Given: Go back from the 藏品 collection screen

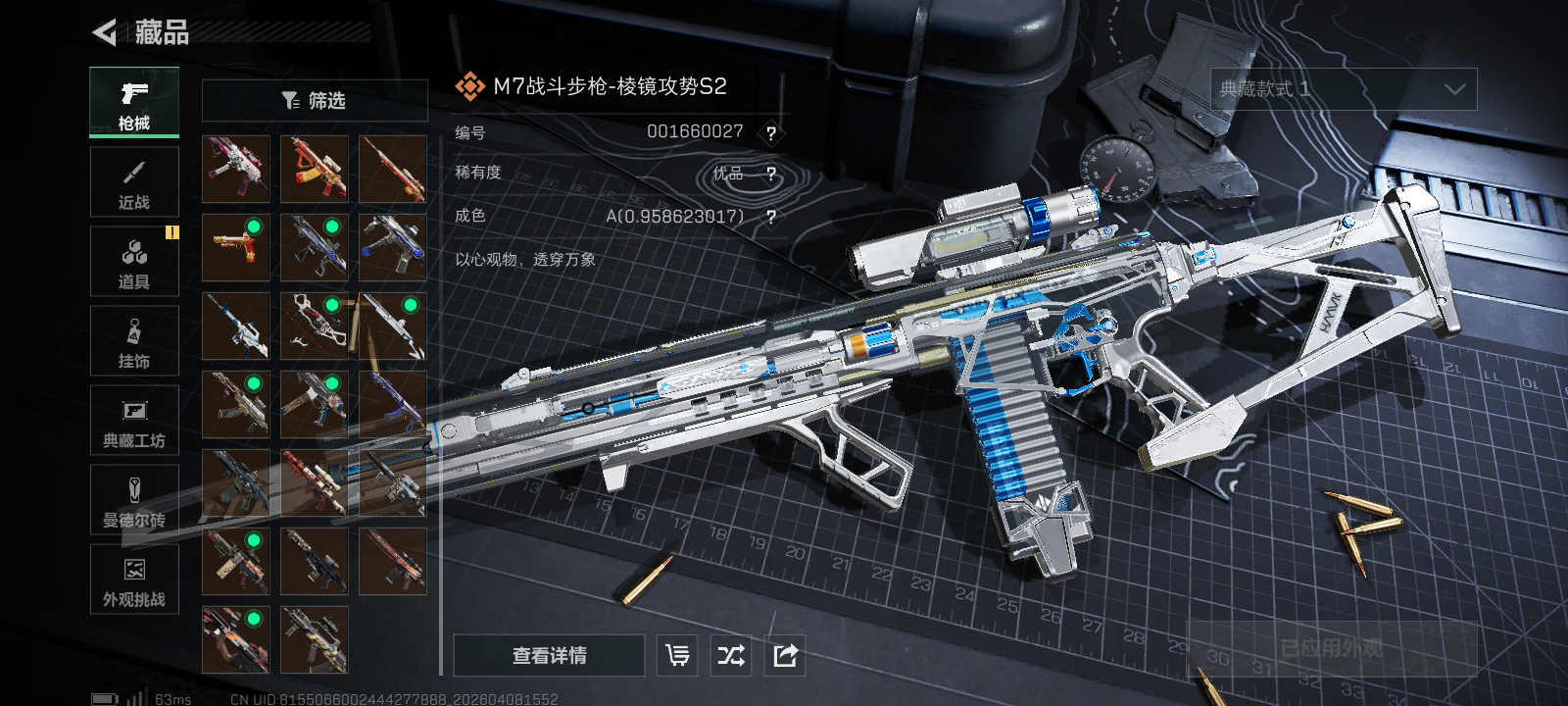Looking at the screenshot, I should [x=105, y=32].
